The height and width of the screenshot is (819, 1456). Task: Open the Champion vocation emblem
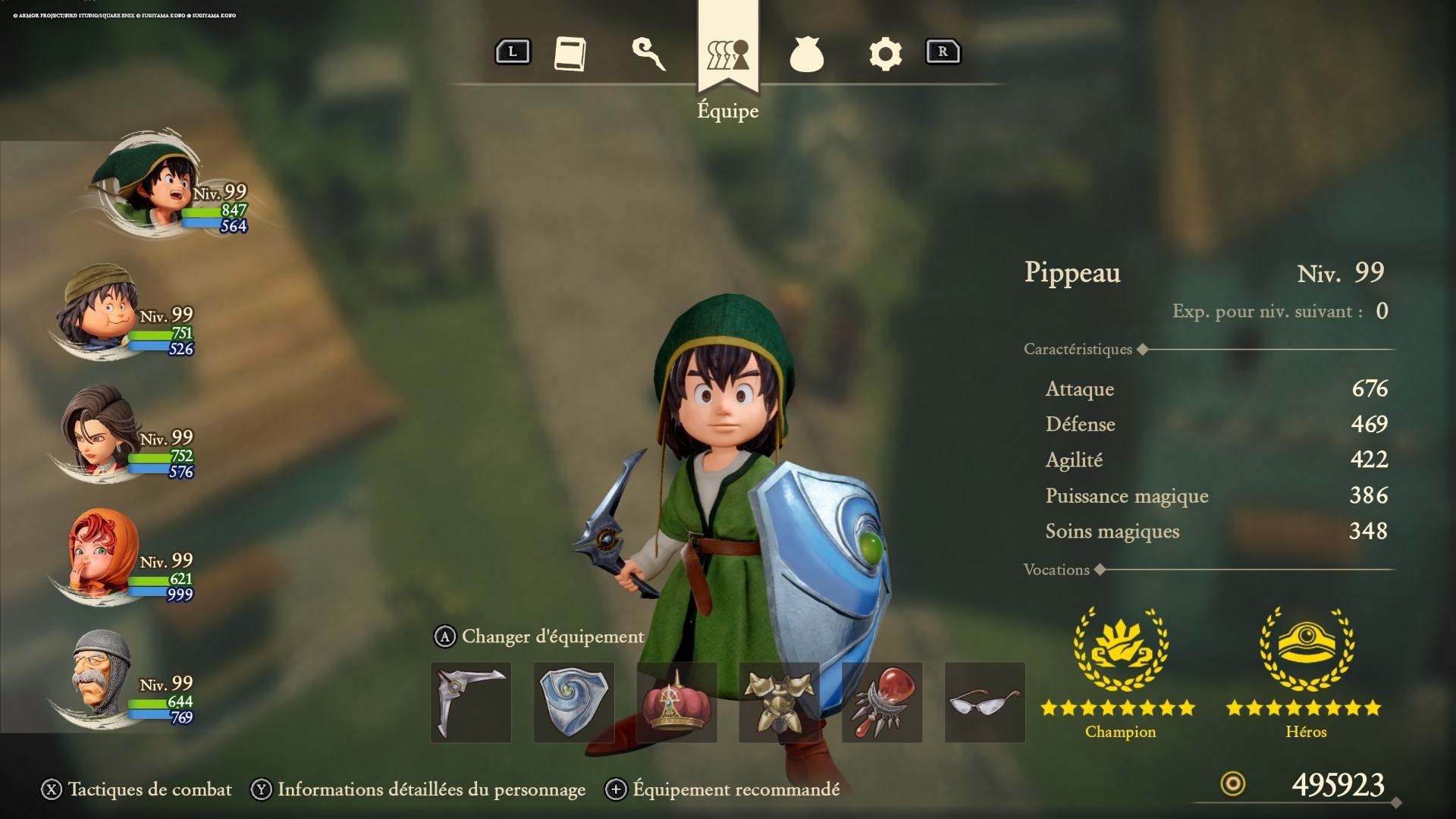click(1120, 649)
